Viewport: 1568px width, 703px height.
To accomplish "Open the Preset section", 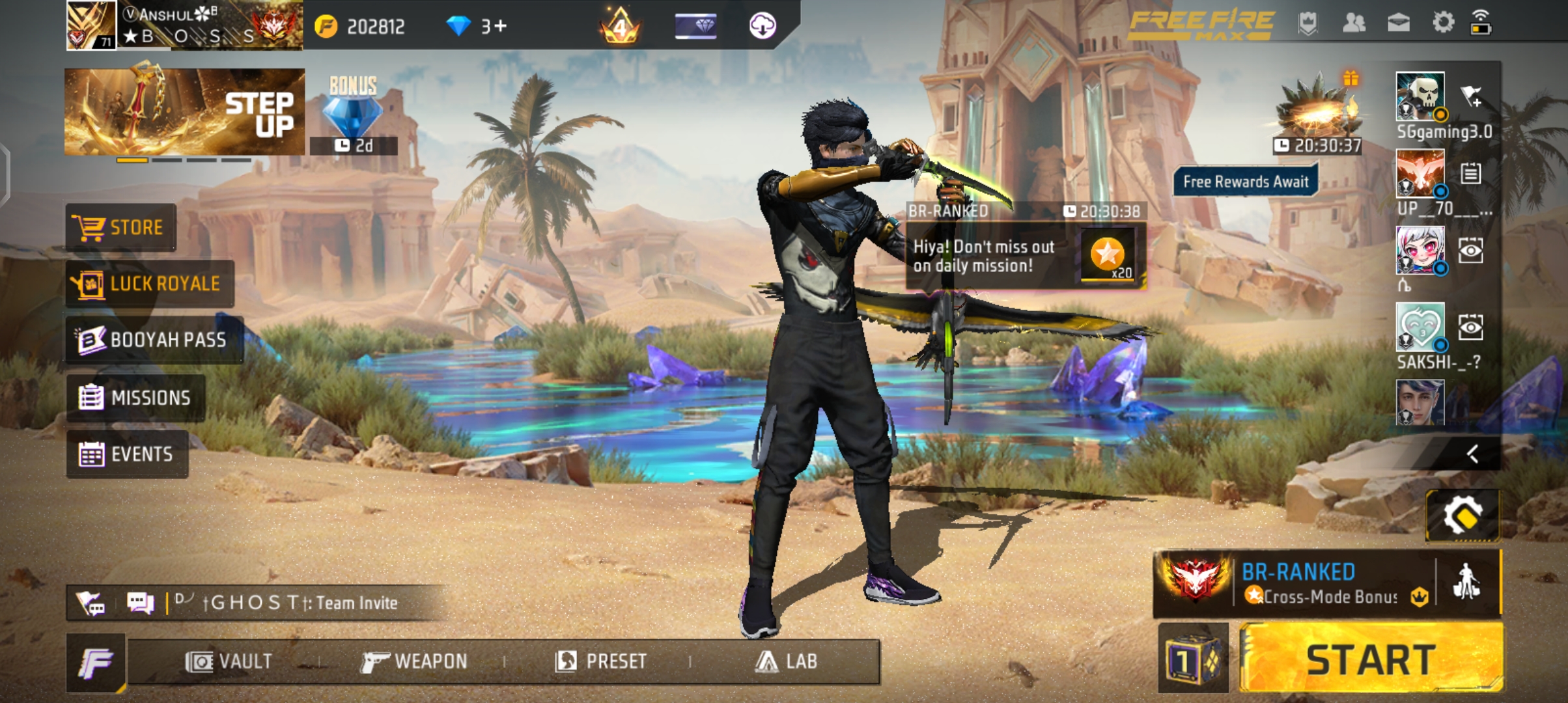I will tap(600, 661).
